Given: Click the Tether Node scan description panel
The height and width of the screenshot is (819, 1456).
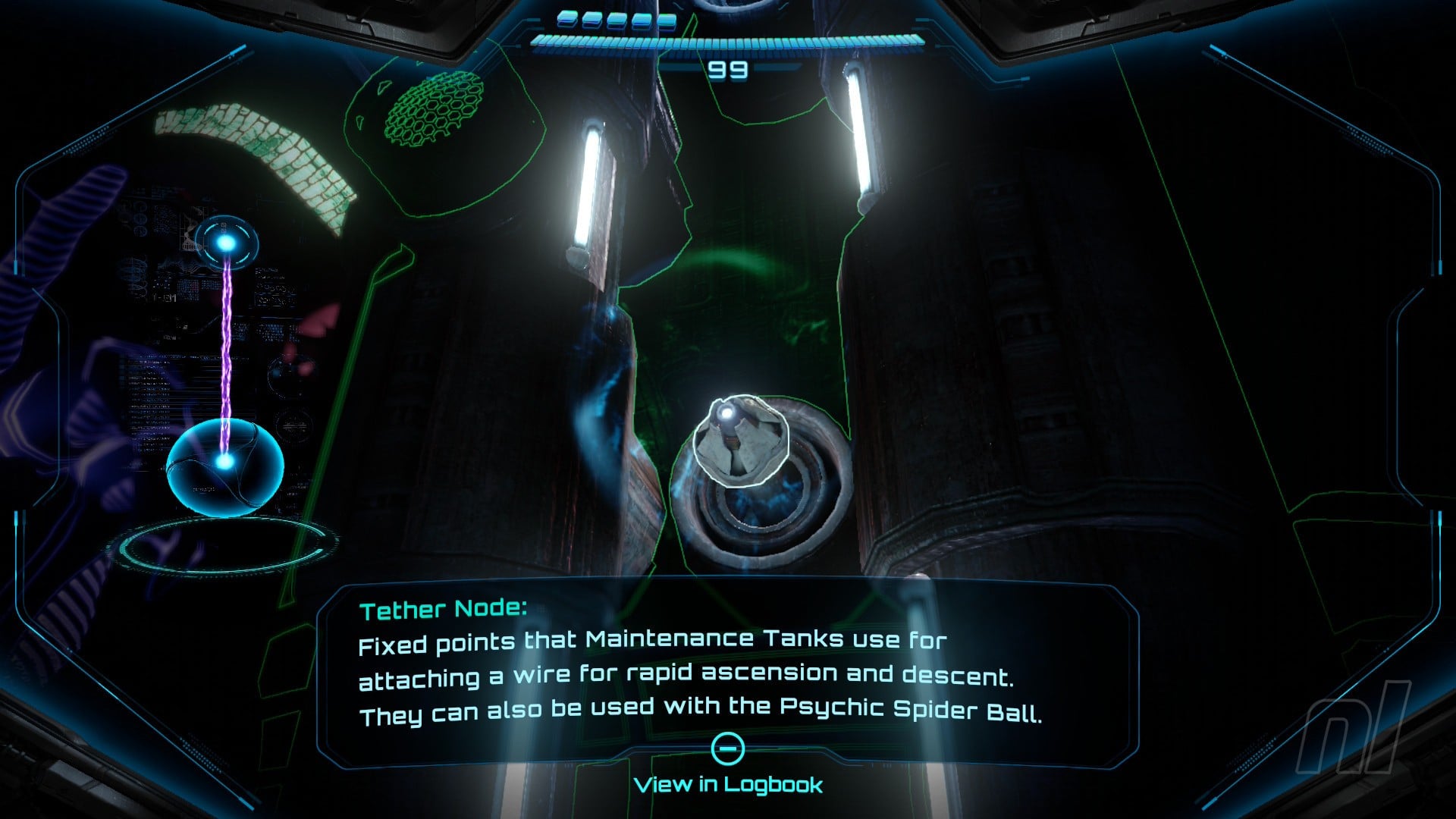Looking at the screenshot, I should (x=726, y=667).
